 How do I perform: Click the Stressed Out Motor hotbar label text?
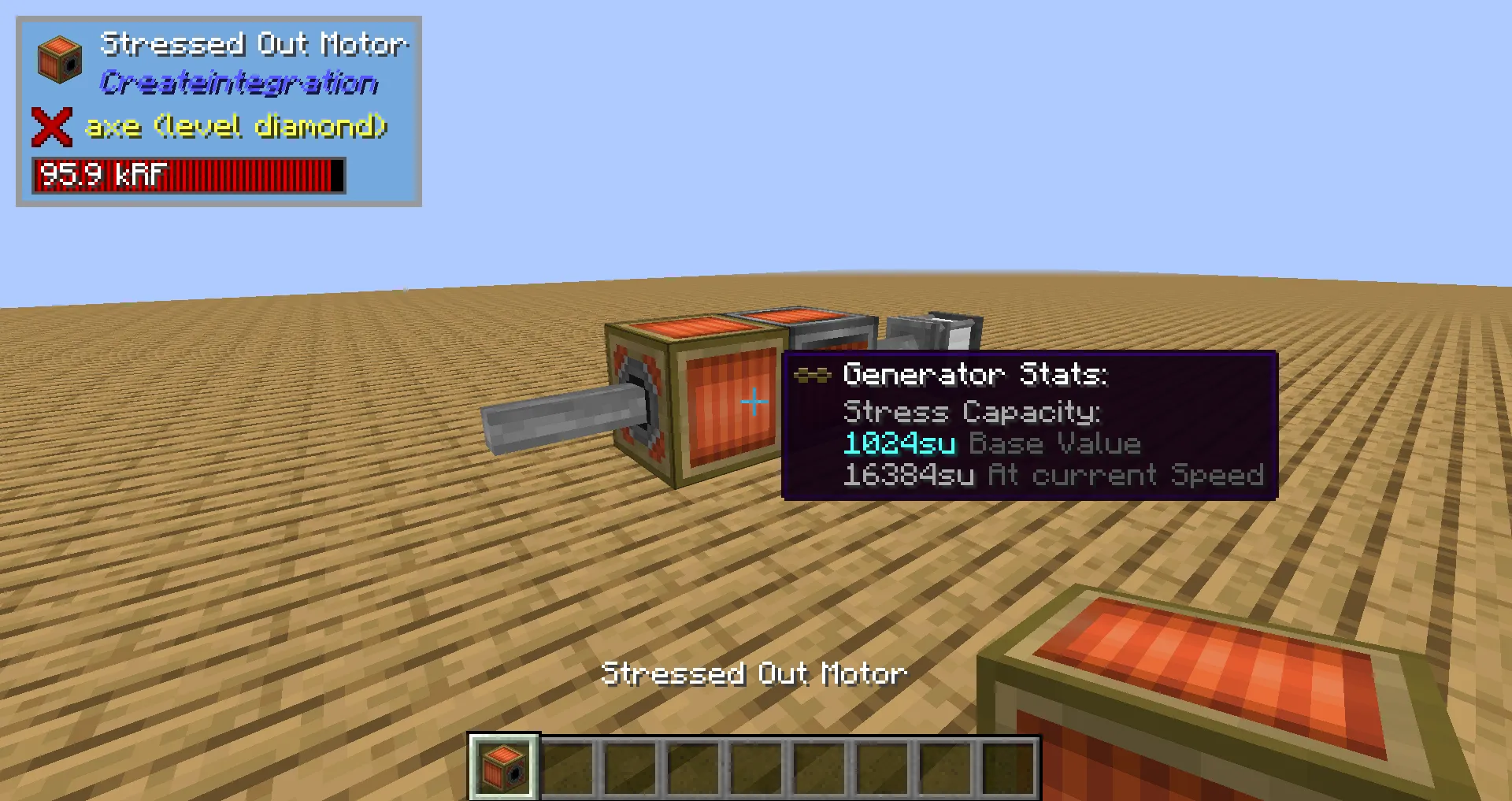[755, 673]
